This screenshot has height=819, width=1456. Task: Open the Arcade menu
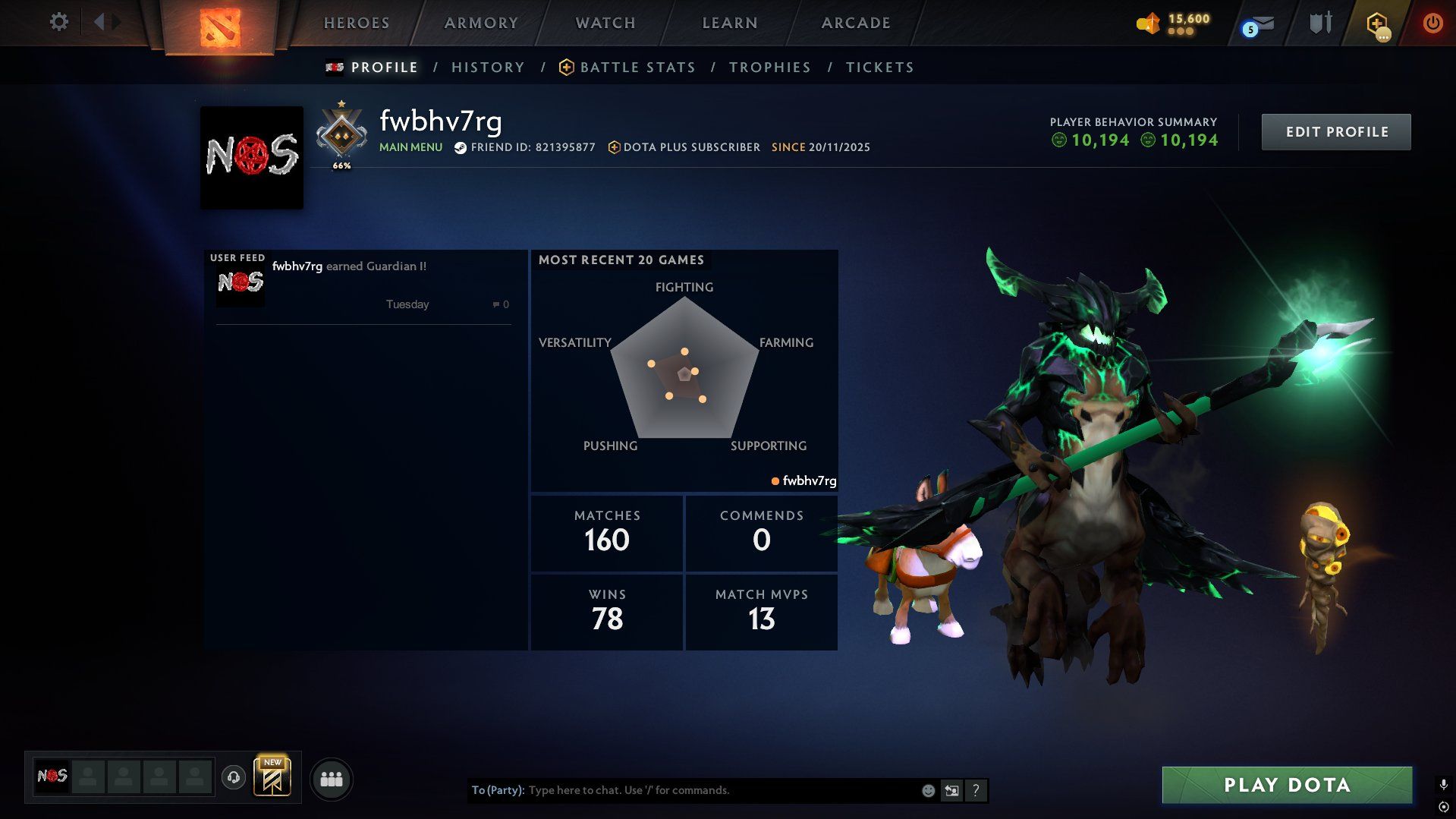coord(856,23)
